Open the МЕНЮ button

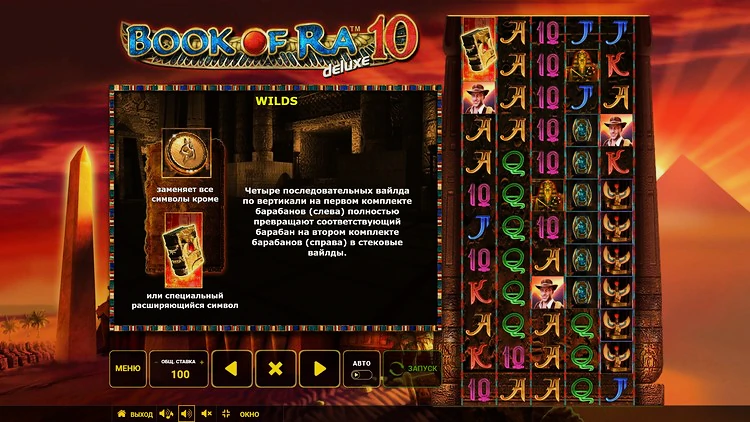pos(127,369)
